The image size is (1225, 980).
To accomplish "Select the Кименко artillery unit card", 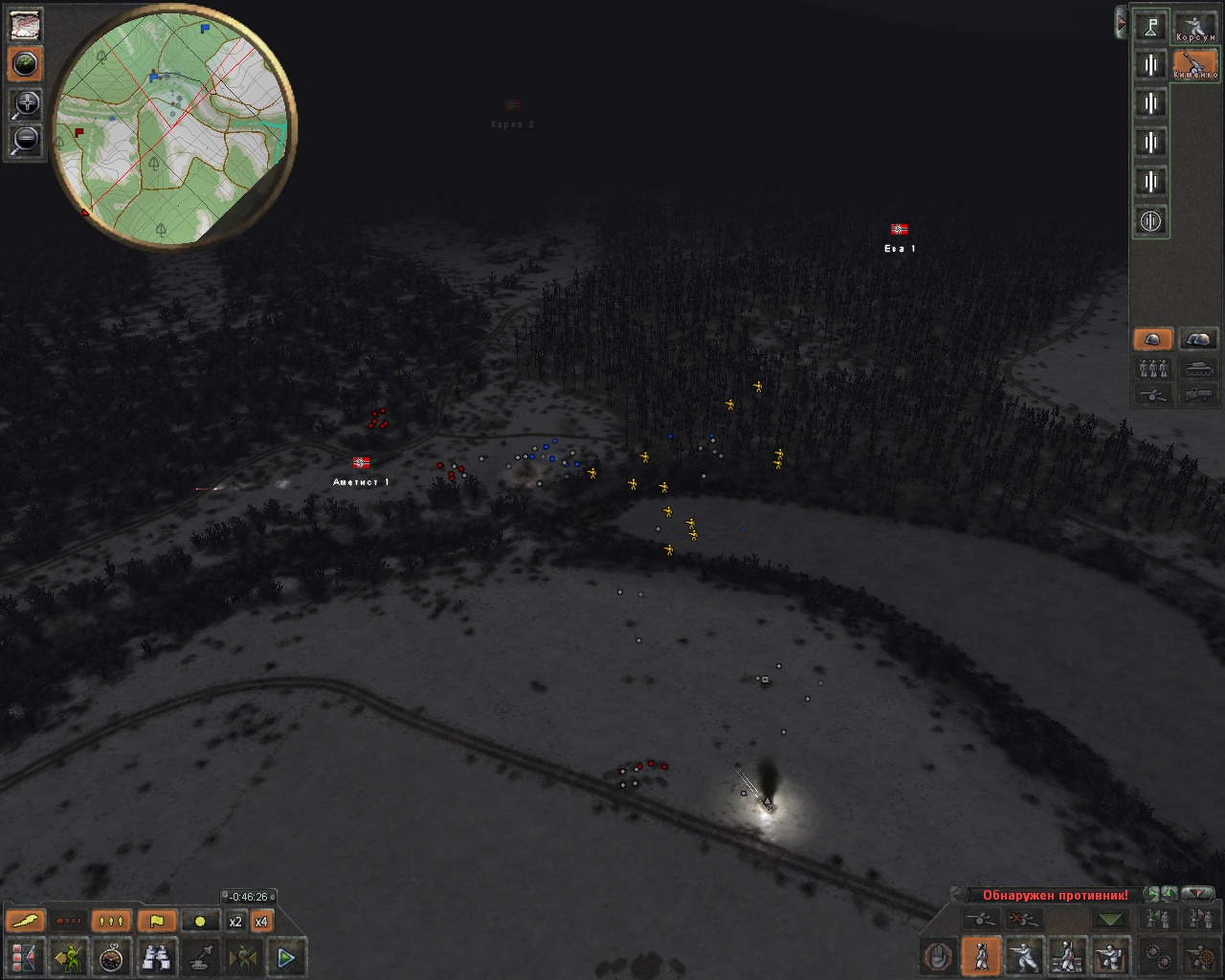I will coord(1194,64).
